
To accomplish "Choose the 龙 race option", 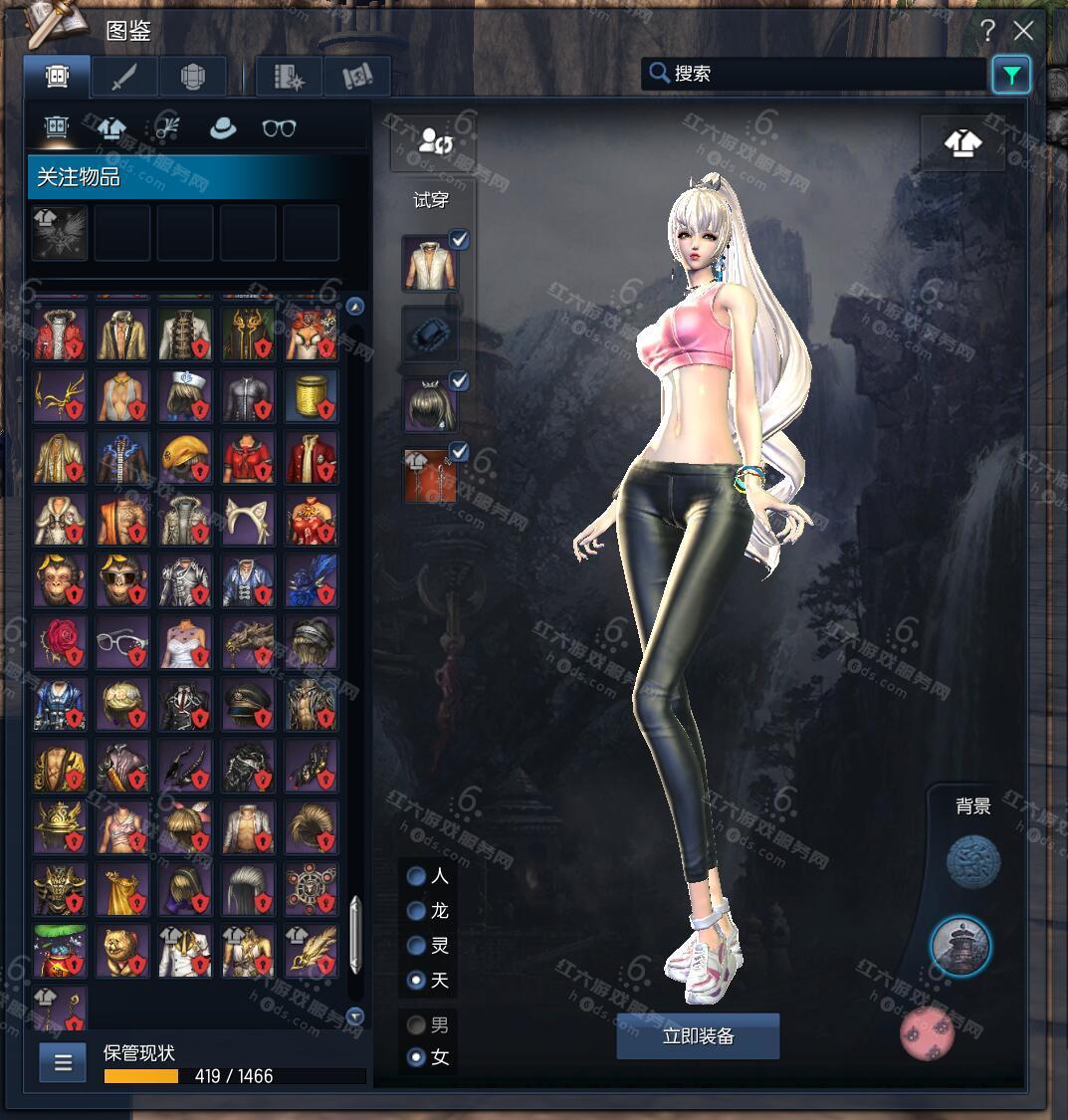I will 417,911.
